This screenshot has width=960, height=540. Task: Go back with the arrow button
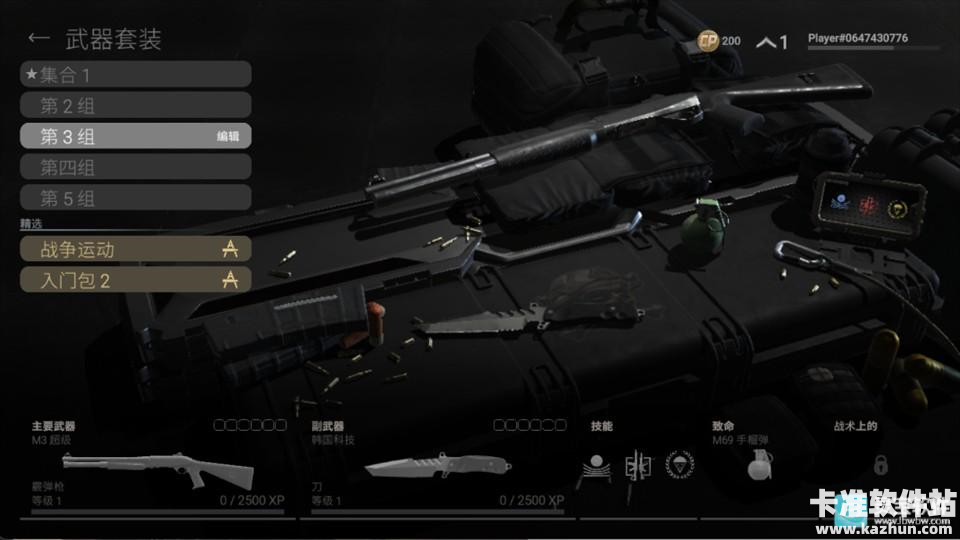tap(38, 39)
